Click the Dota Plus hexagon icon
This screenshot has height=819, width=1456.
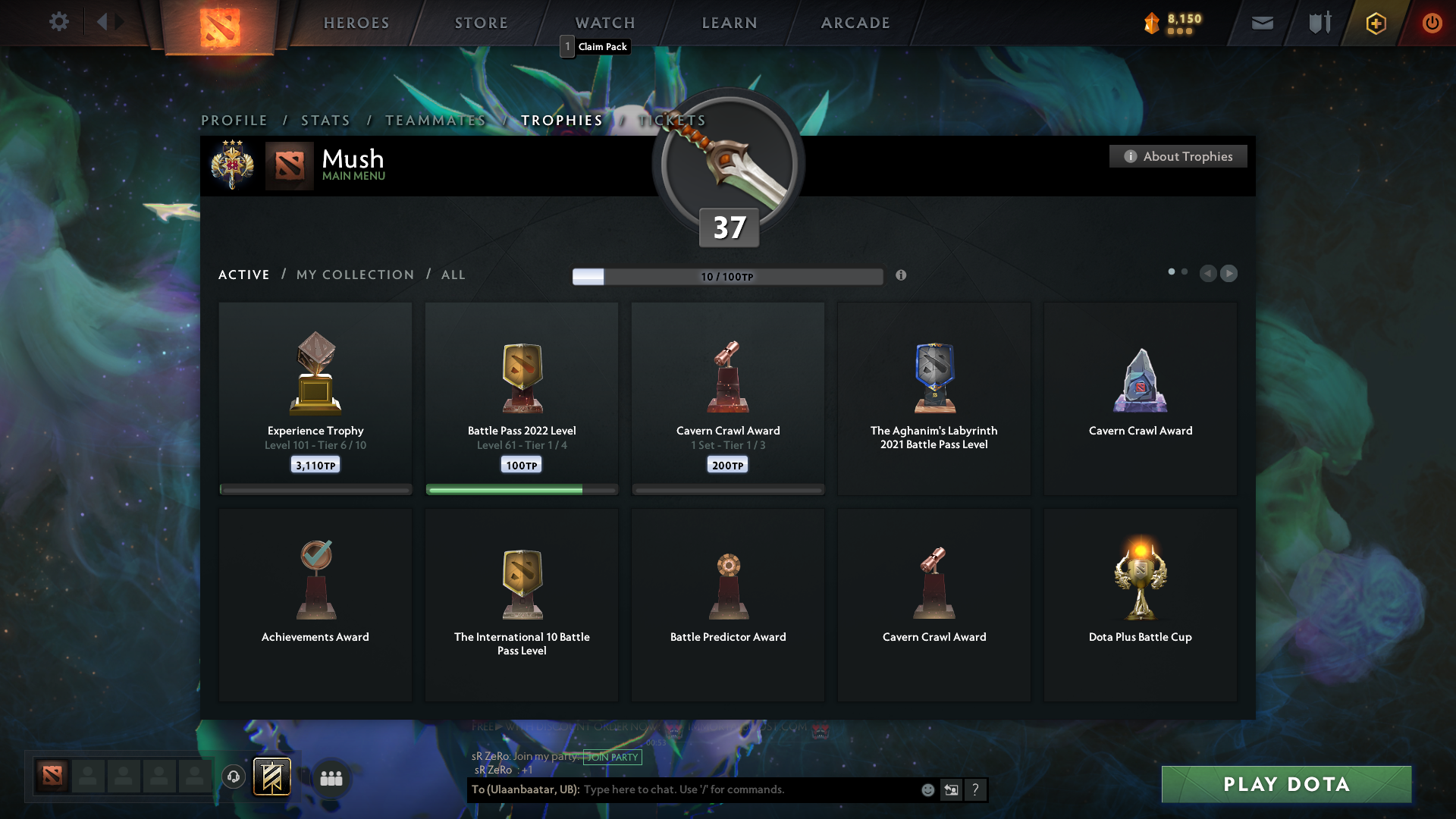point(1375,23)
